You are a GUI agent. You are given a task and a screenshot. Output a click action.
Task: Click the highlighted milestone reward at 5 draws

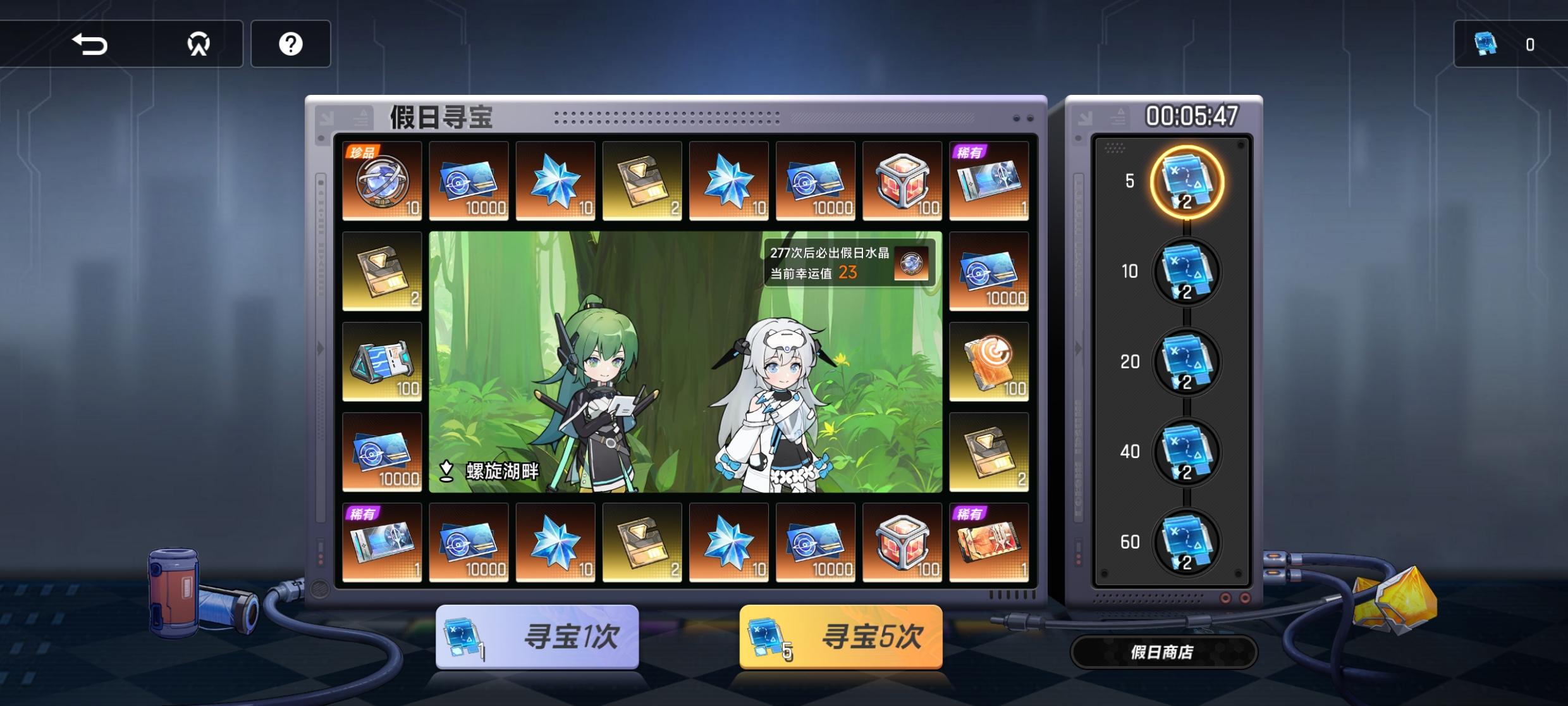point(1187,183)
